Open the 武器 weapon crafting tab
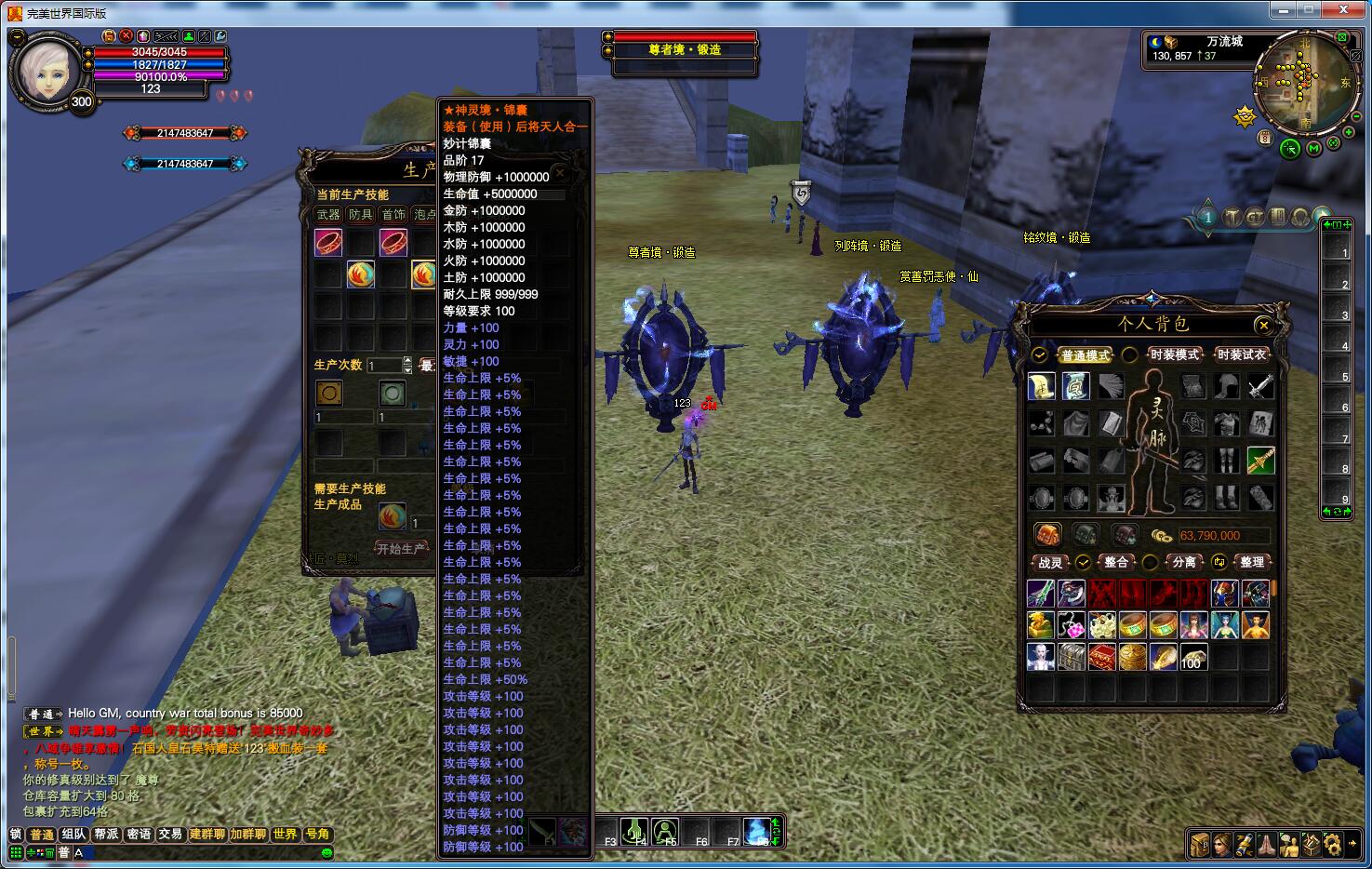The height and width of the screenshot is (869, 1372). coord(328,215)
